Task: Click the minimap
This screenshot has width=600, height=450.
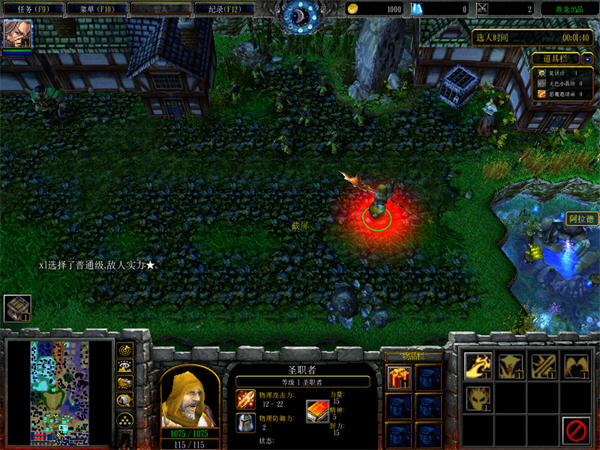Action: (x=58, y=392)
